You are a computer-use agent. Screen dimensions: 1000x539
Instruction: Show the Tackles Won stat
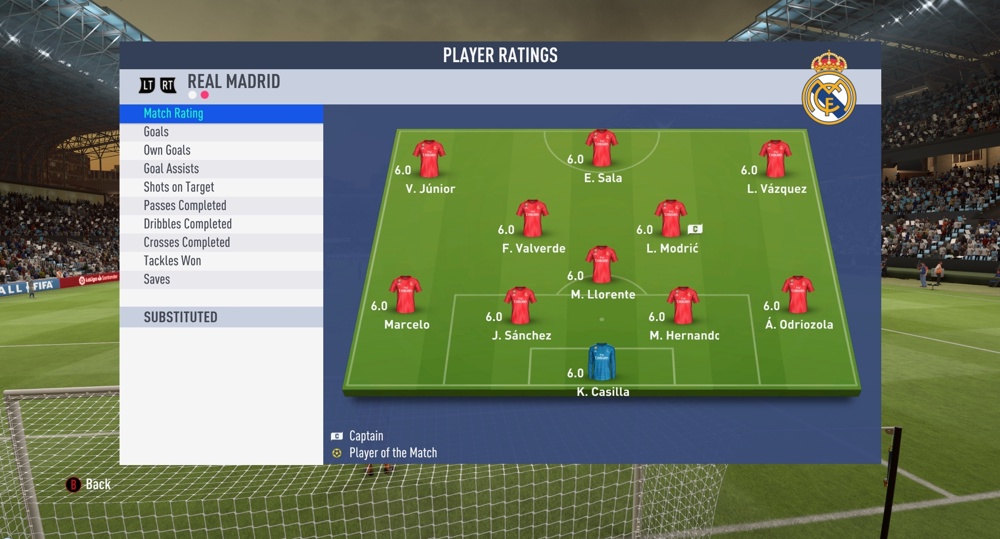pos(220,261)
